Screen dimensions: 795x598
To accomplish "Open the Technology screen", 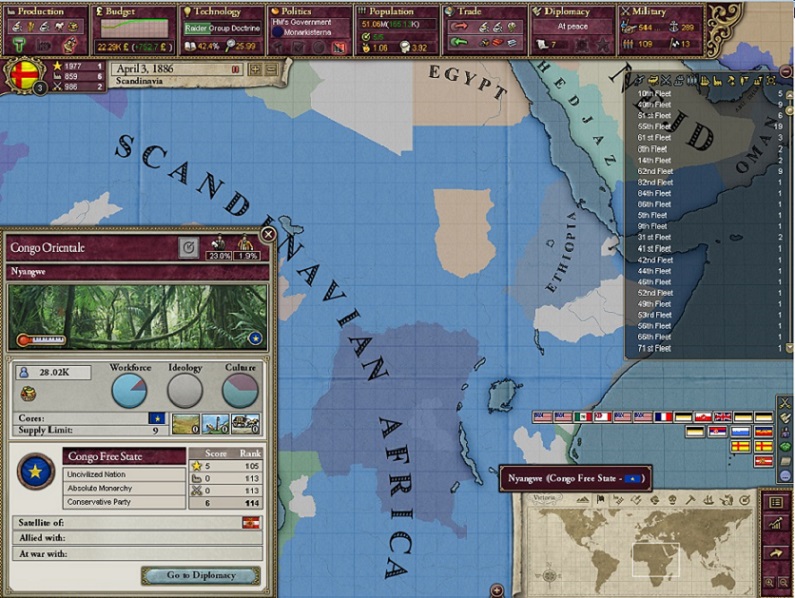I will pos(218,12).
